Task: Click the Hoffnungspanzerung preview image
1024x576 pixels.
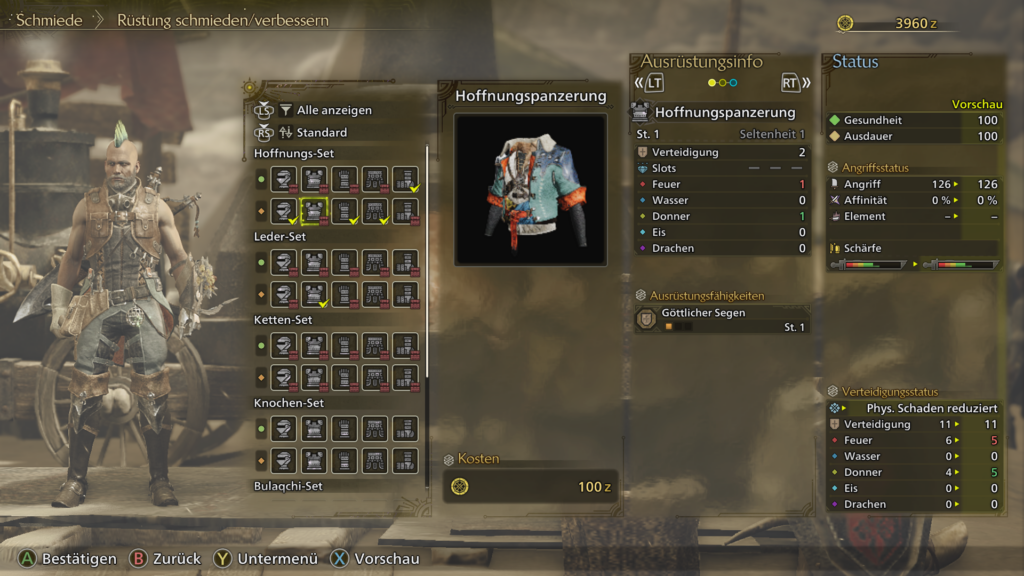Action: point(530,189)
